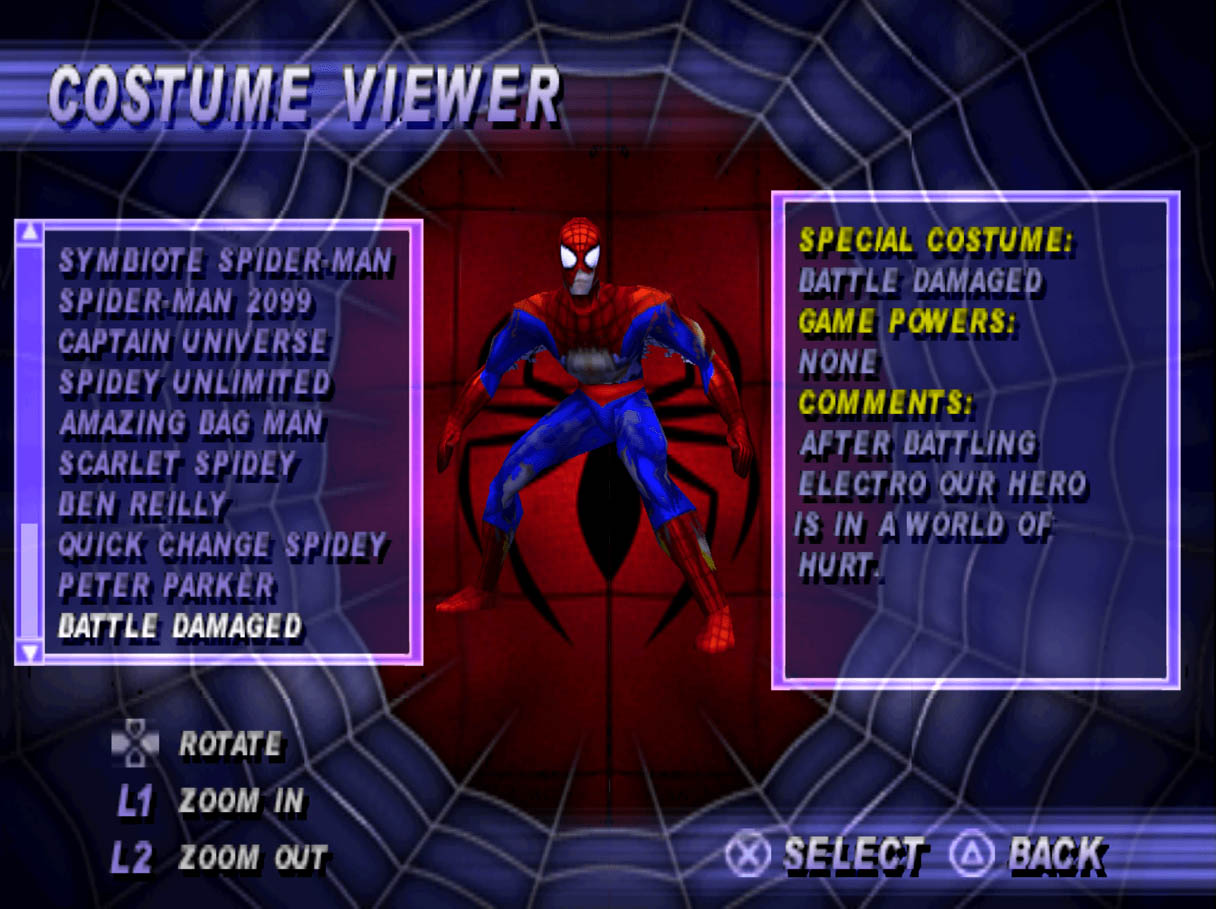Select Symbiote Spider-Man costume
Screen dimensions: 1216x909
[x=225, y=261]
